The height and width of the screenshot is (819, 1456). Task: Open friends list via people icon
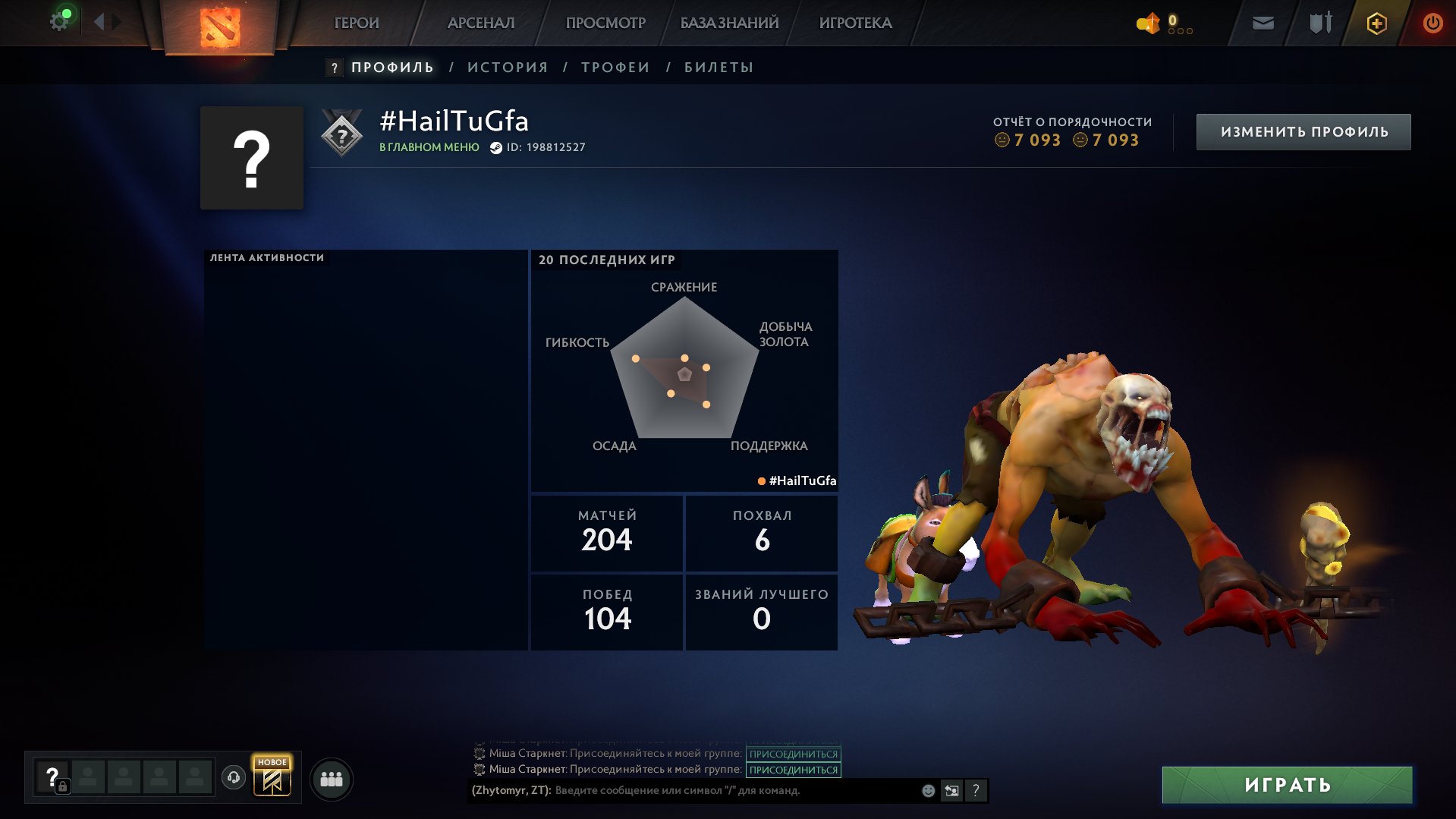331,778
